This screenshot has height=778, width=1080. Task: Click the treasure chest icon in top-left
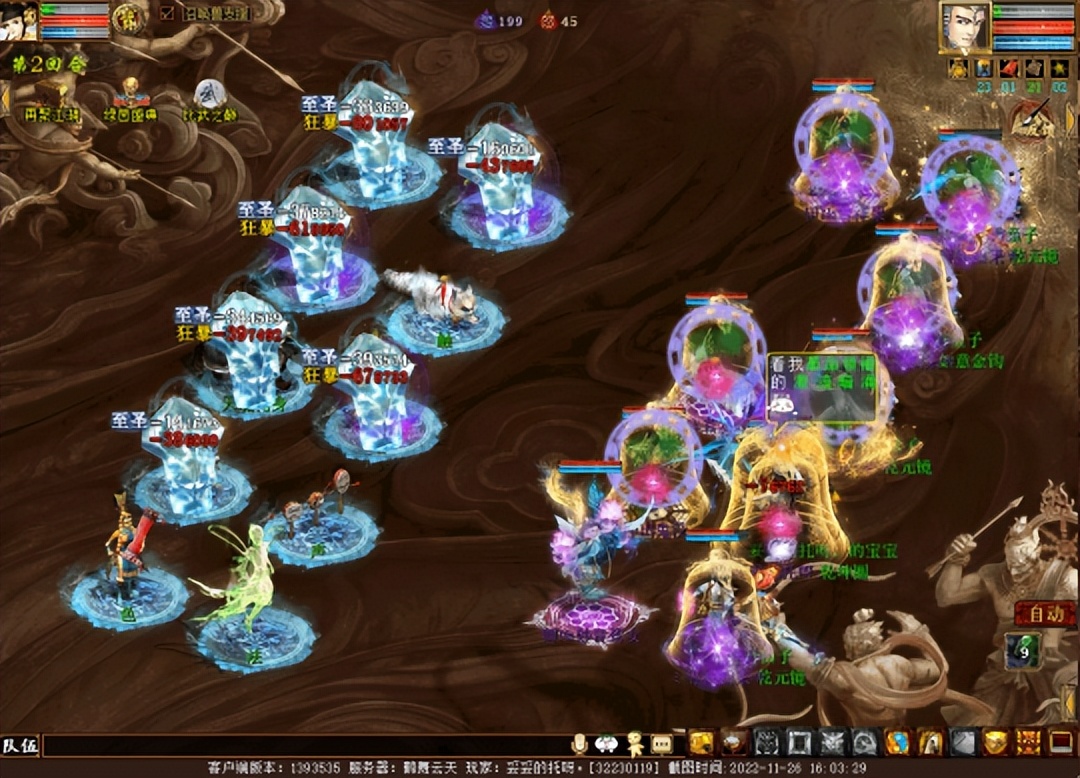tap(49, 94)
